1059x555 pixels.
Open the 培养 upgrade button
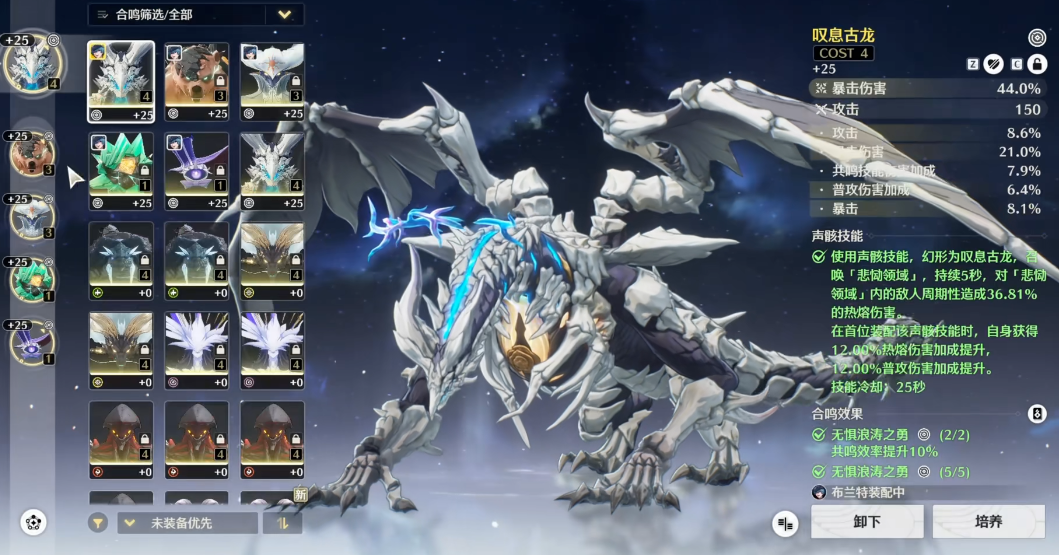[987, 521]
